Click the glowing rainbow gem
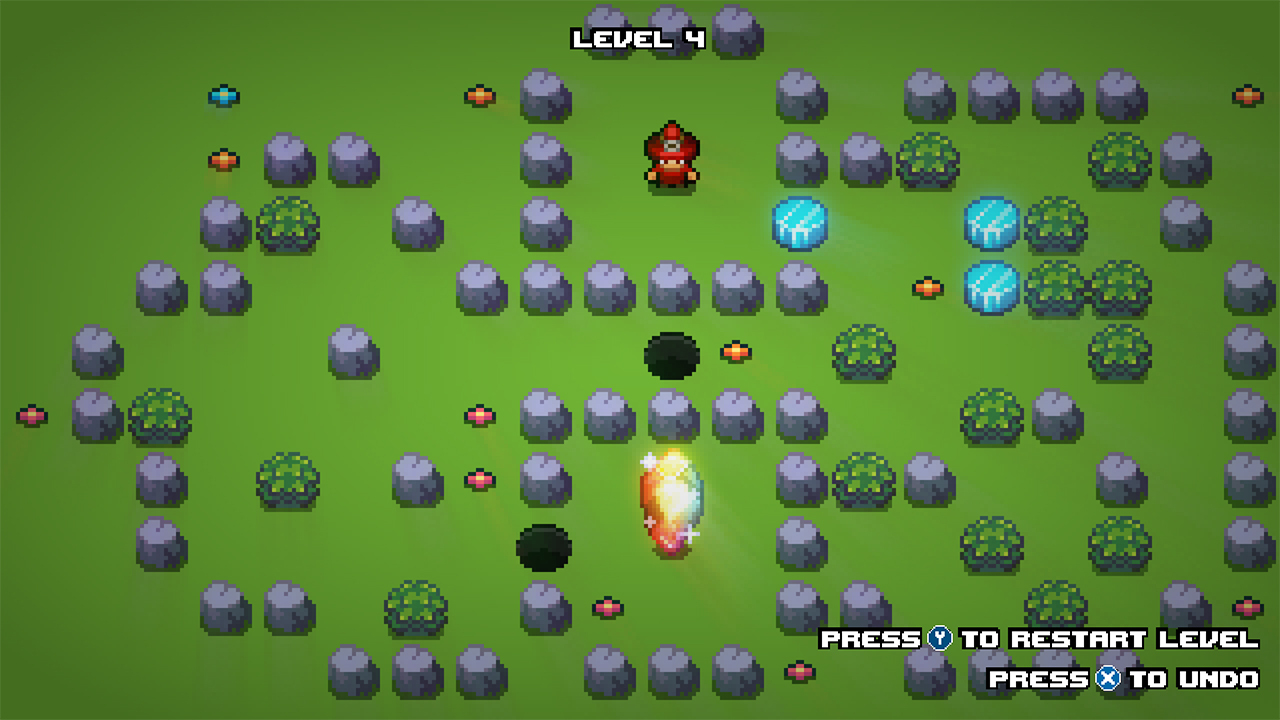Screen dimensions: 1280x720 [670, 500]
